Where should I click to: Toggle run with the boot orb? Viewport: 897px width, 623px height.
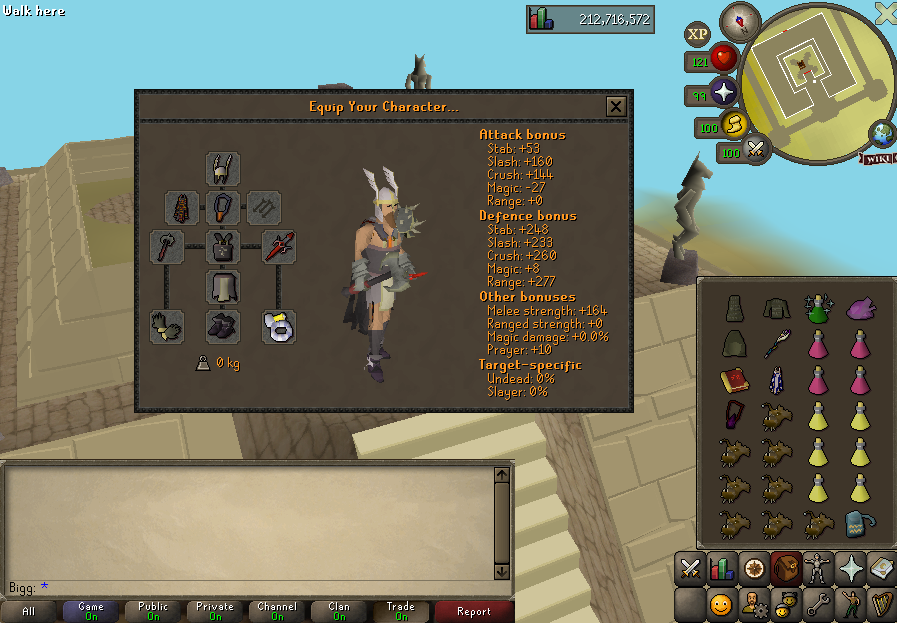click(734, 126)
